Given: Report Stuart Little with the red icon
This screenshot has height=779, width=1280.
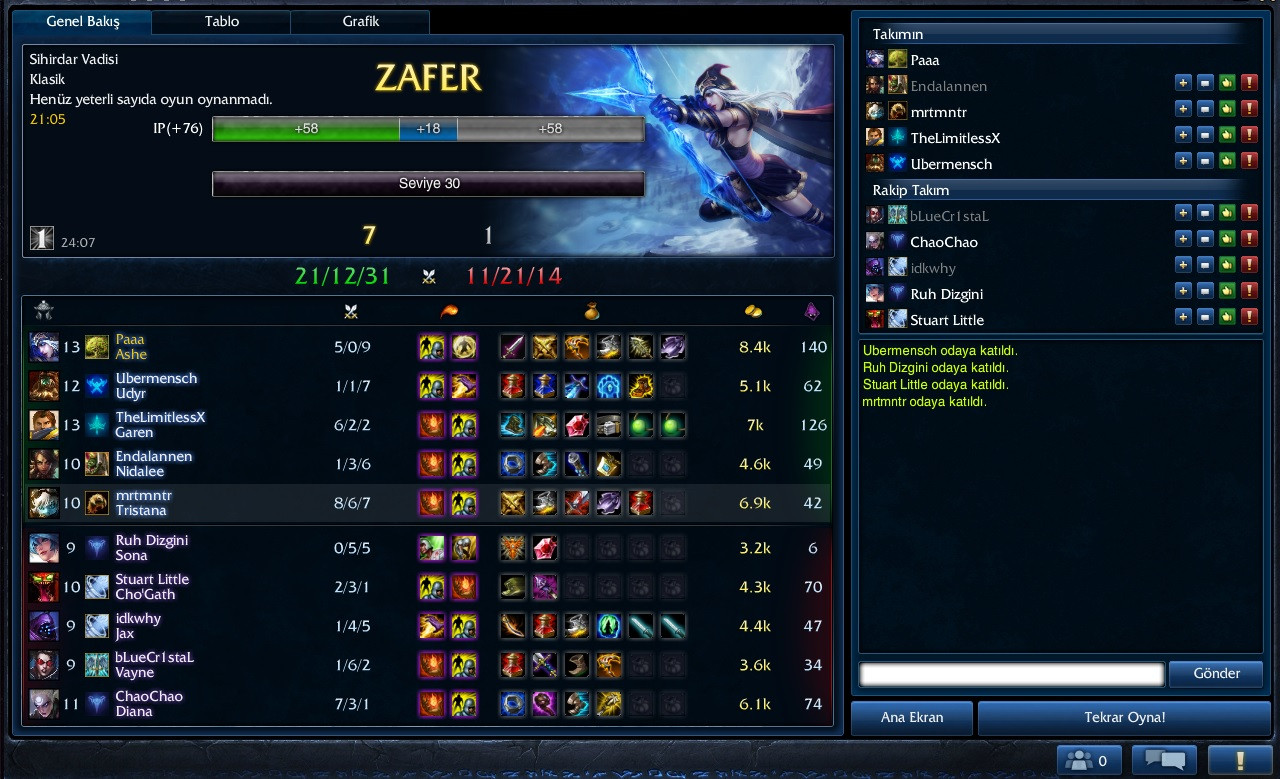Looking at the screenshot, I should pos(1249,317).
